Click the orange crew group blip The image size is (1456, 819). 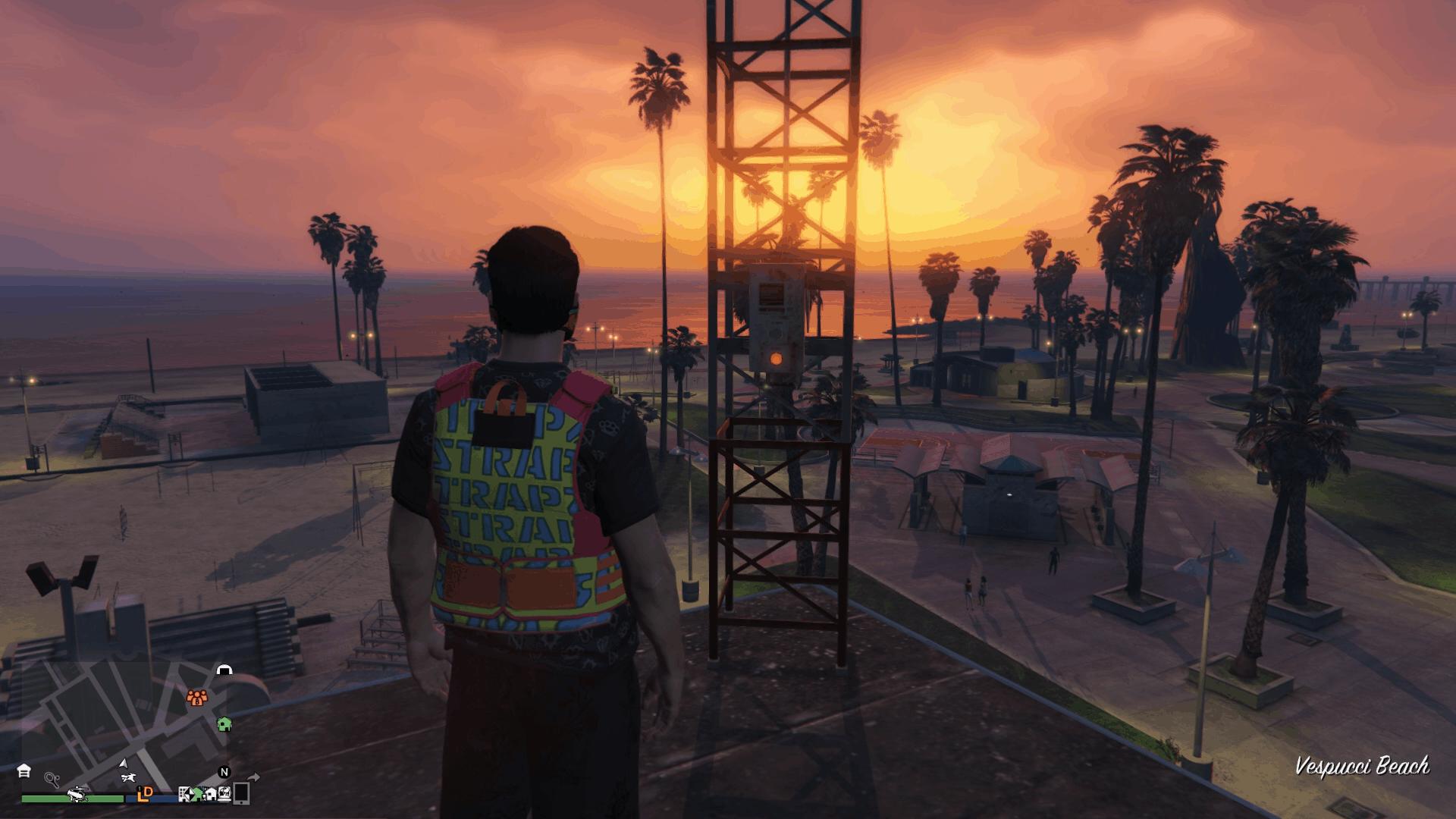(197, 696)
